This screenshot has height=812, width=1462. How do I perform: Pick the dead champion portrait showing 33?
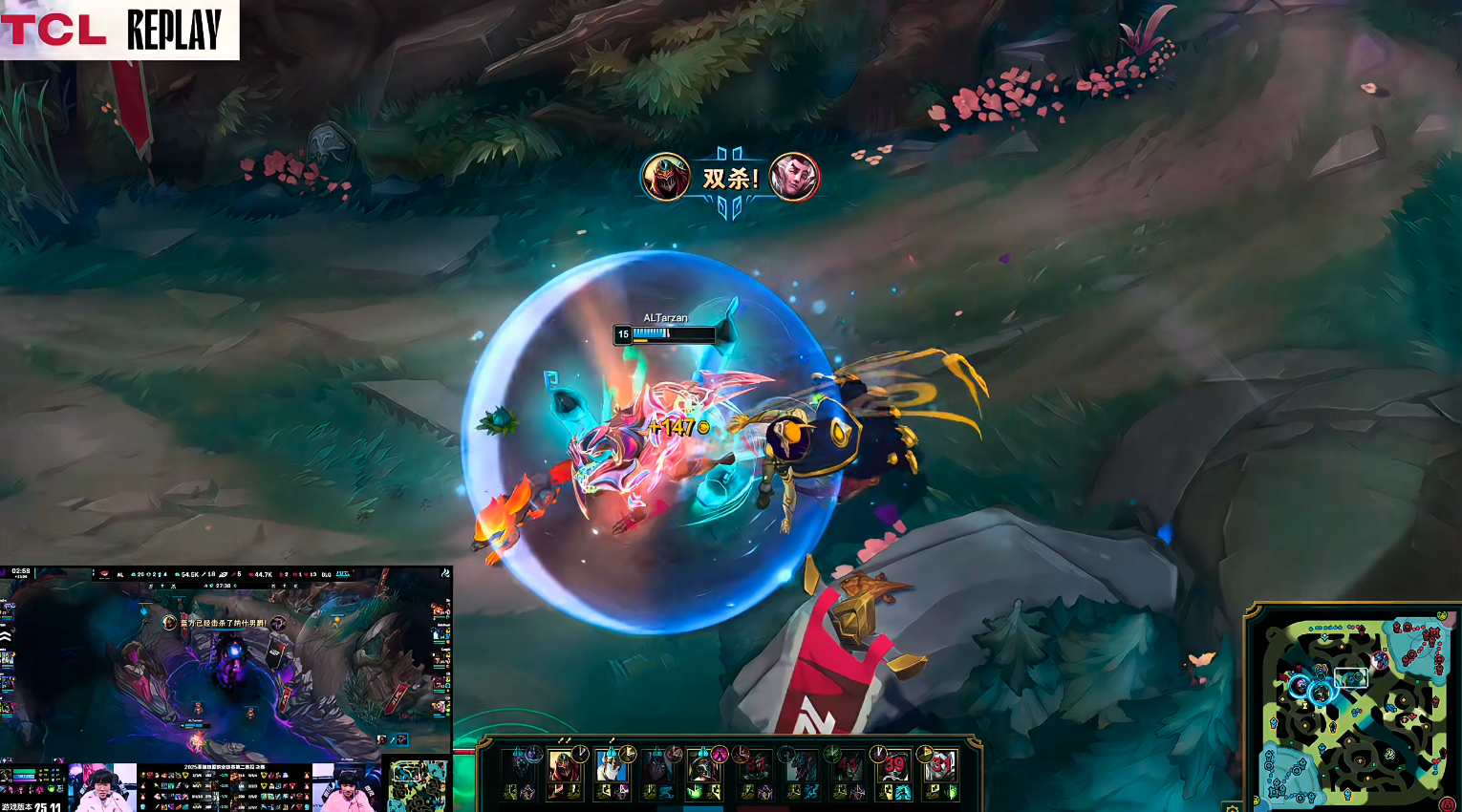pos(756,766)
